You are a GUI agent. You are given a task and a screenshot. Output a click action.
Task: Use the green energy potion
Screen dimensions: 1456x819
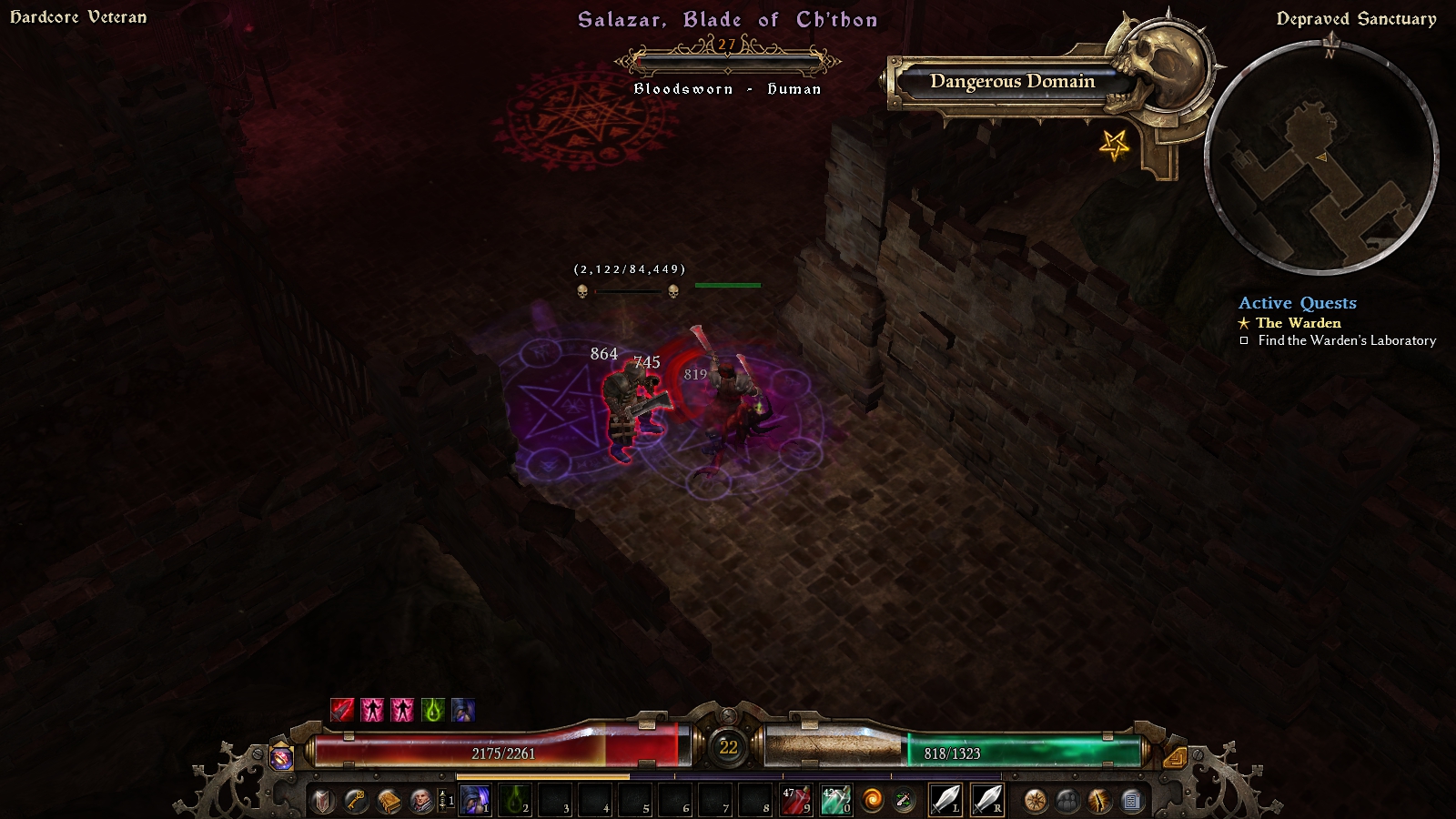click(835, 801)
